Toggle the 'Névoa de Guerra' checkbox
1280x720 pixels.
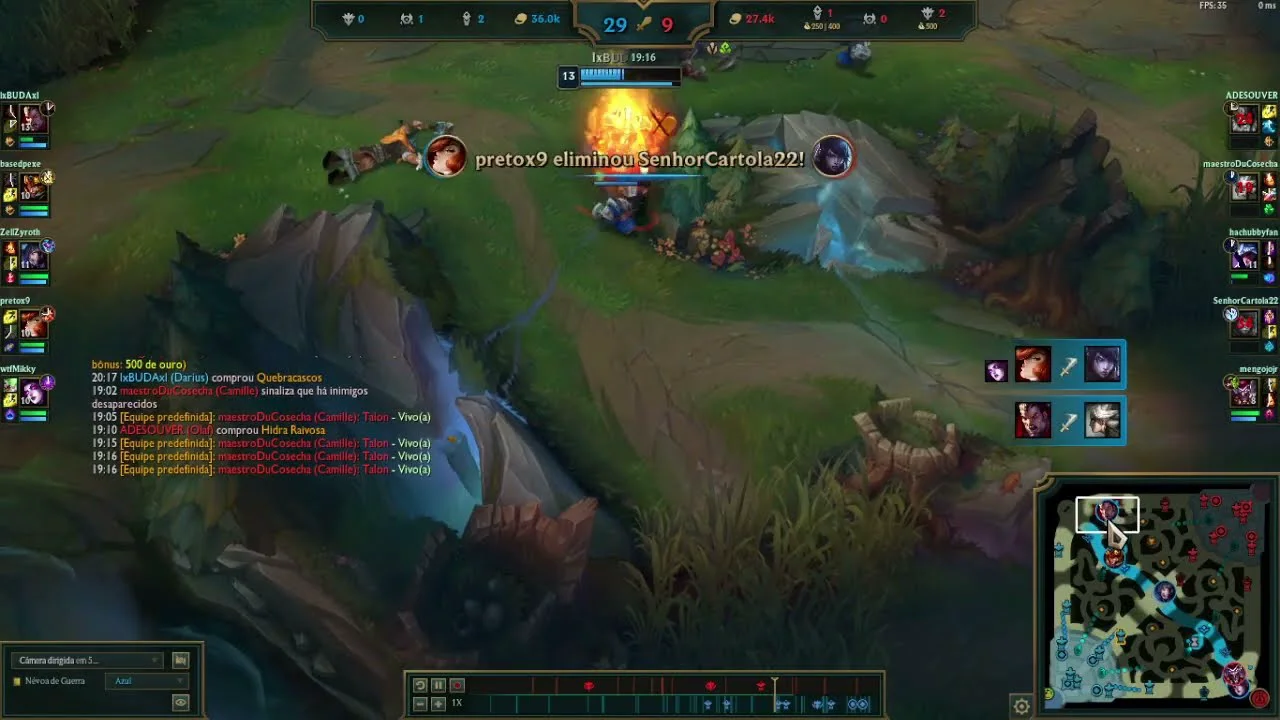(17, 681)
